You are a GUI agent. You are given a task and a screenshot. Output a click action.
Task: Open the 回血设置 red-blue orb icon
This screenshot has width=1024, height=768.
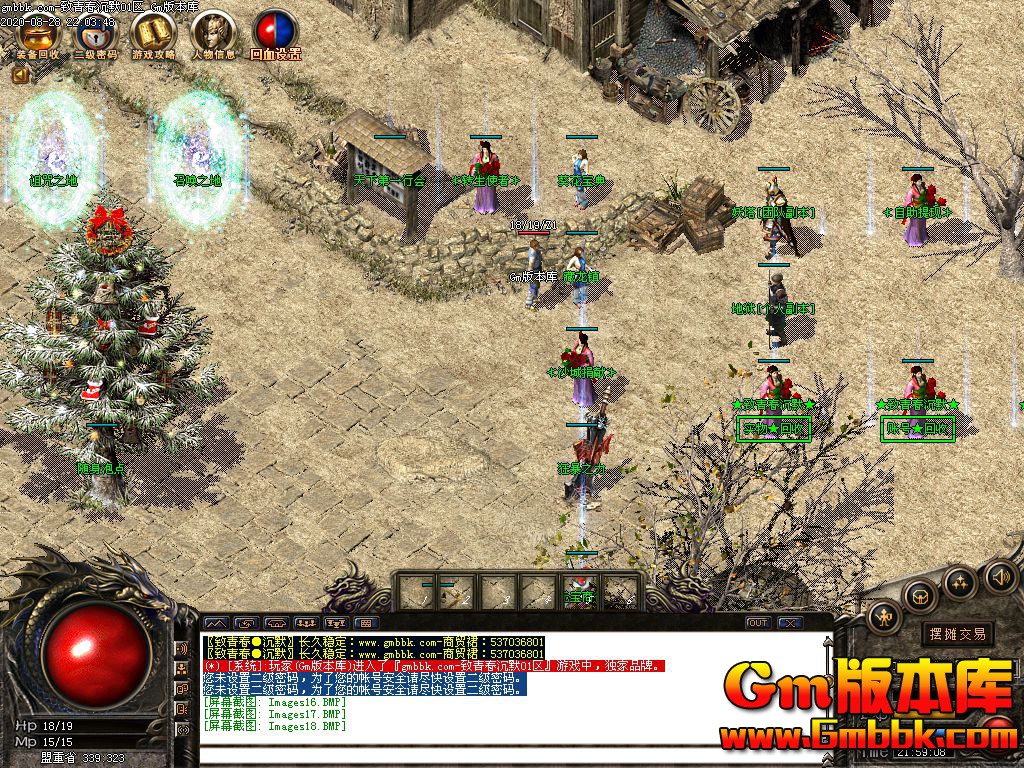274,34
